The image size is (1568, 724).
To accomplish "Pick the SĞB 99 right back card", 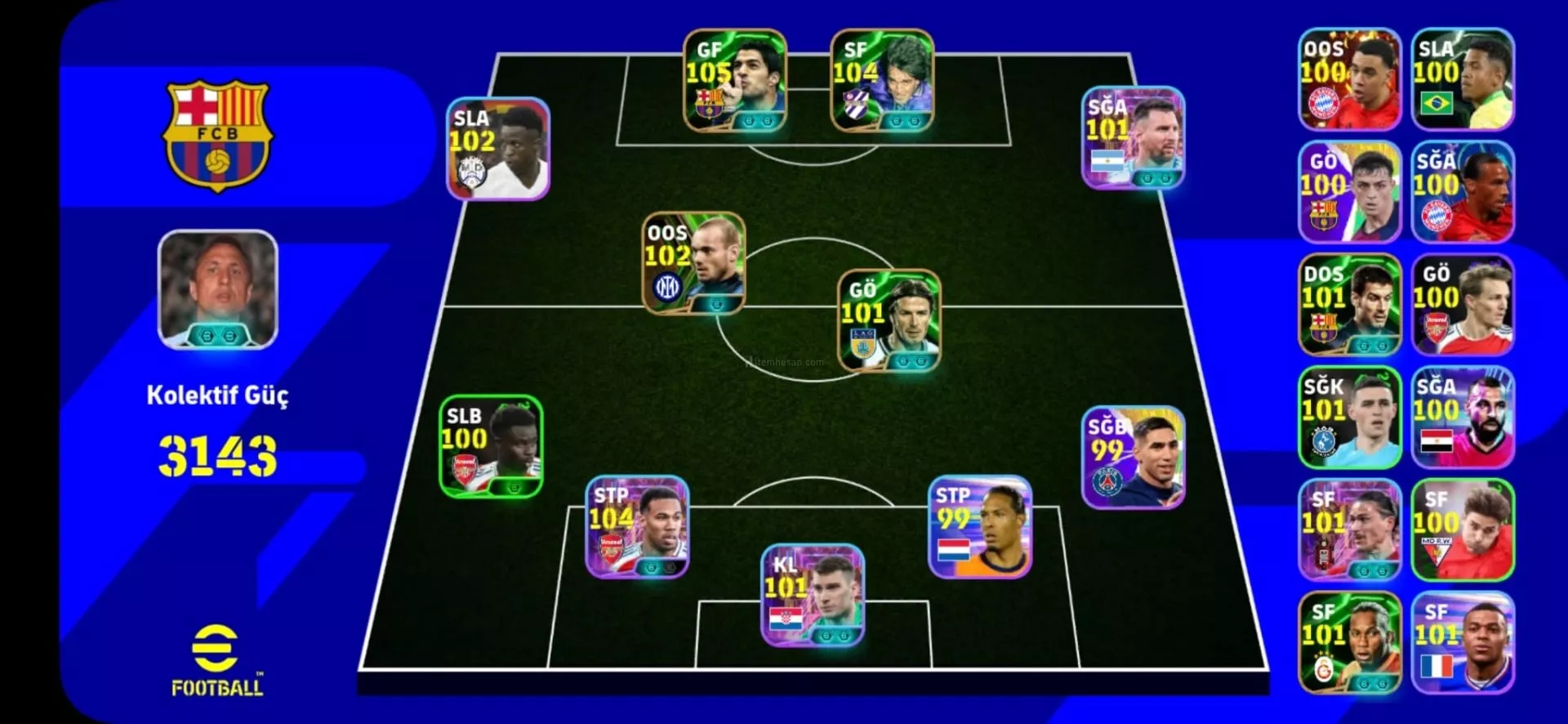I will tap(1134, 458).
